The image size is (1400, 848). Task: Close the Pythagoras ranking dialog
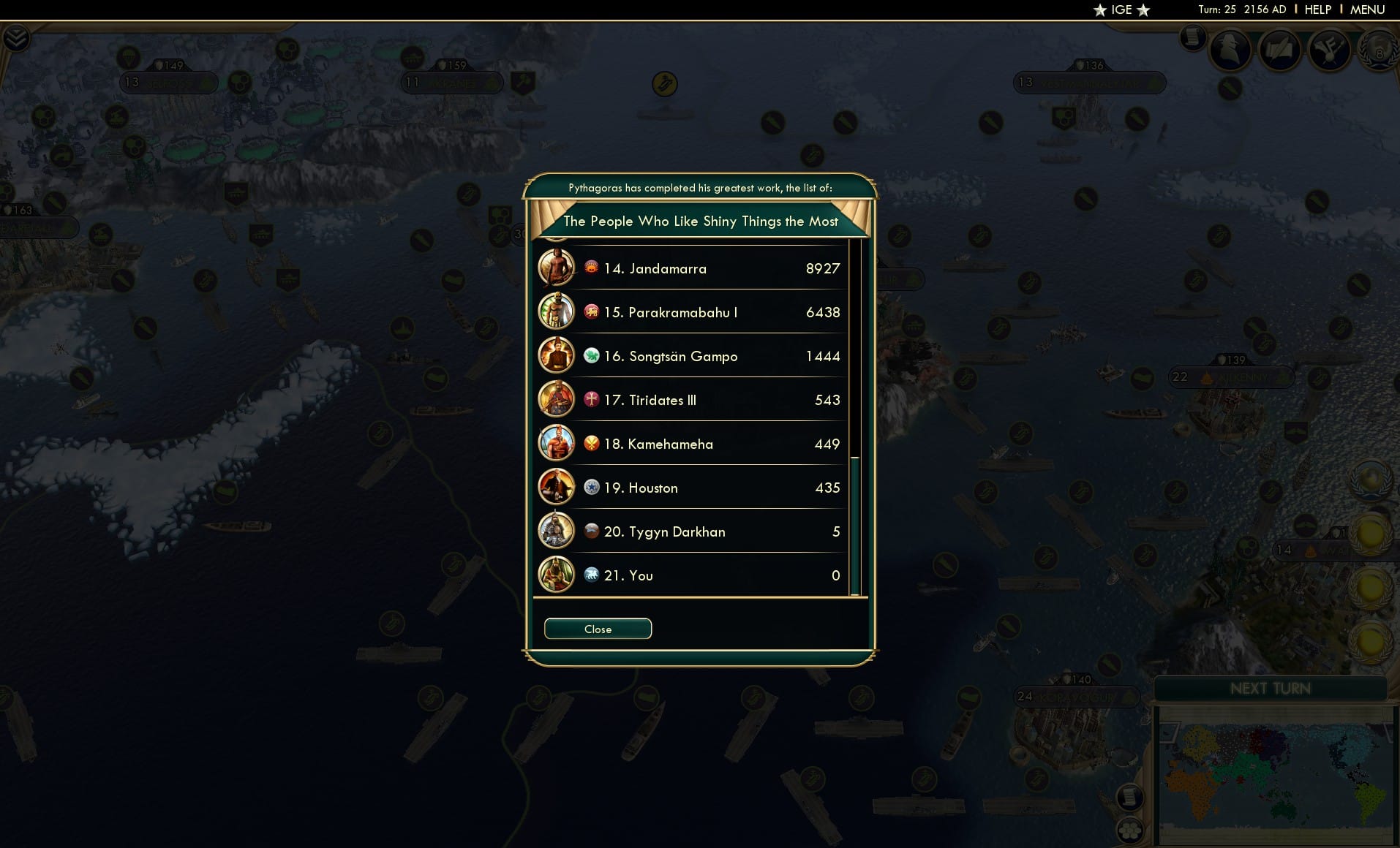click(598, 629)
